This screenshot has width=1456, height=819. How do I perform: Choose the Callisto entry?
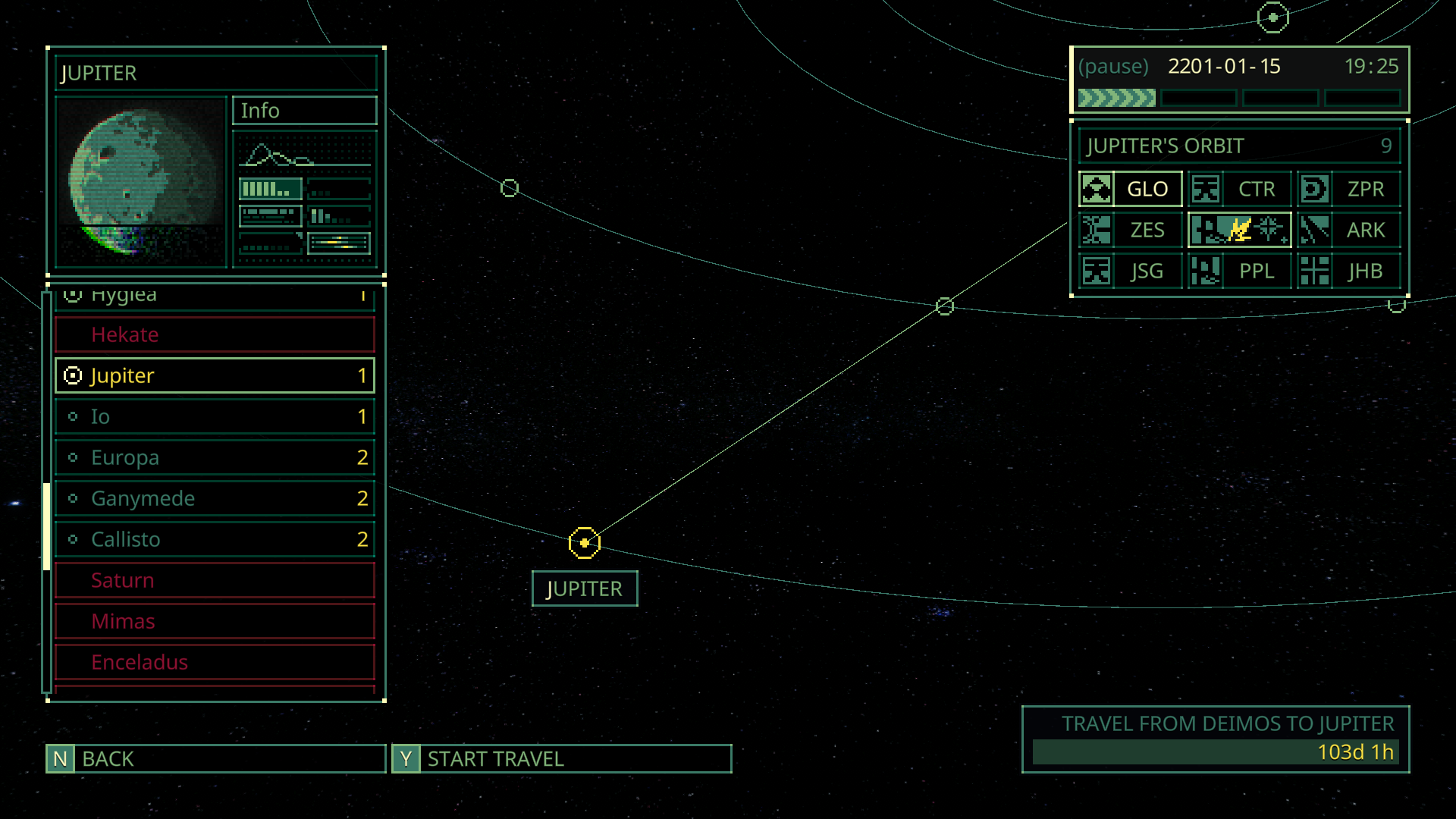click(215, 540)
